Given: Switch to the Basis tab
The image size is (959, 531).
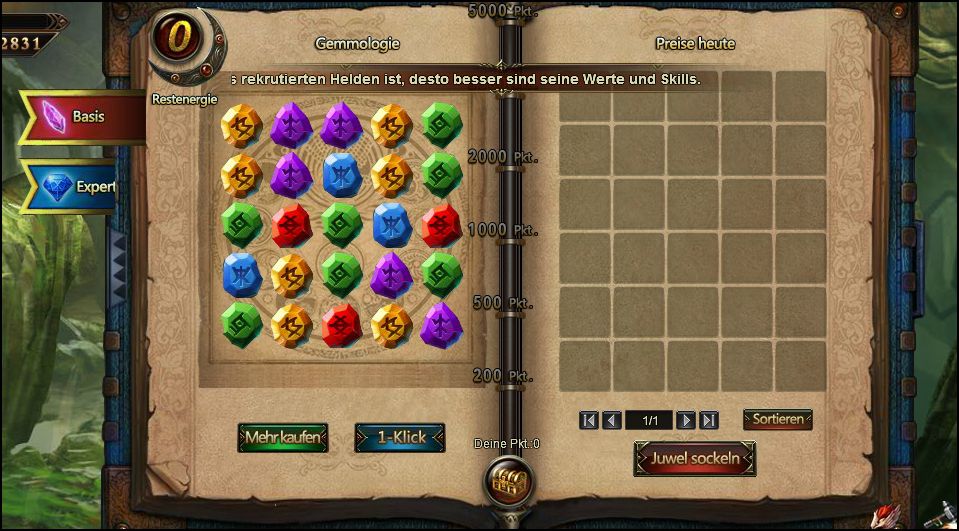Looking at the screenshot, I should tap(82, 117).
